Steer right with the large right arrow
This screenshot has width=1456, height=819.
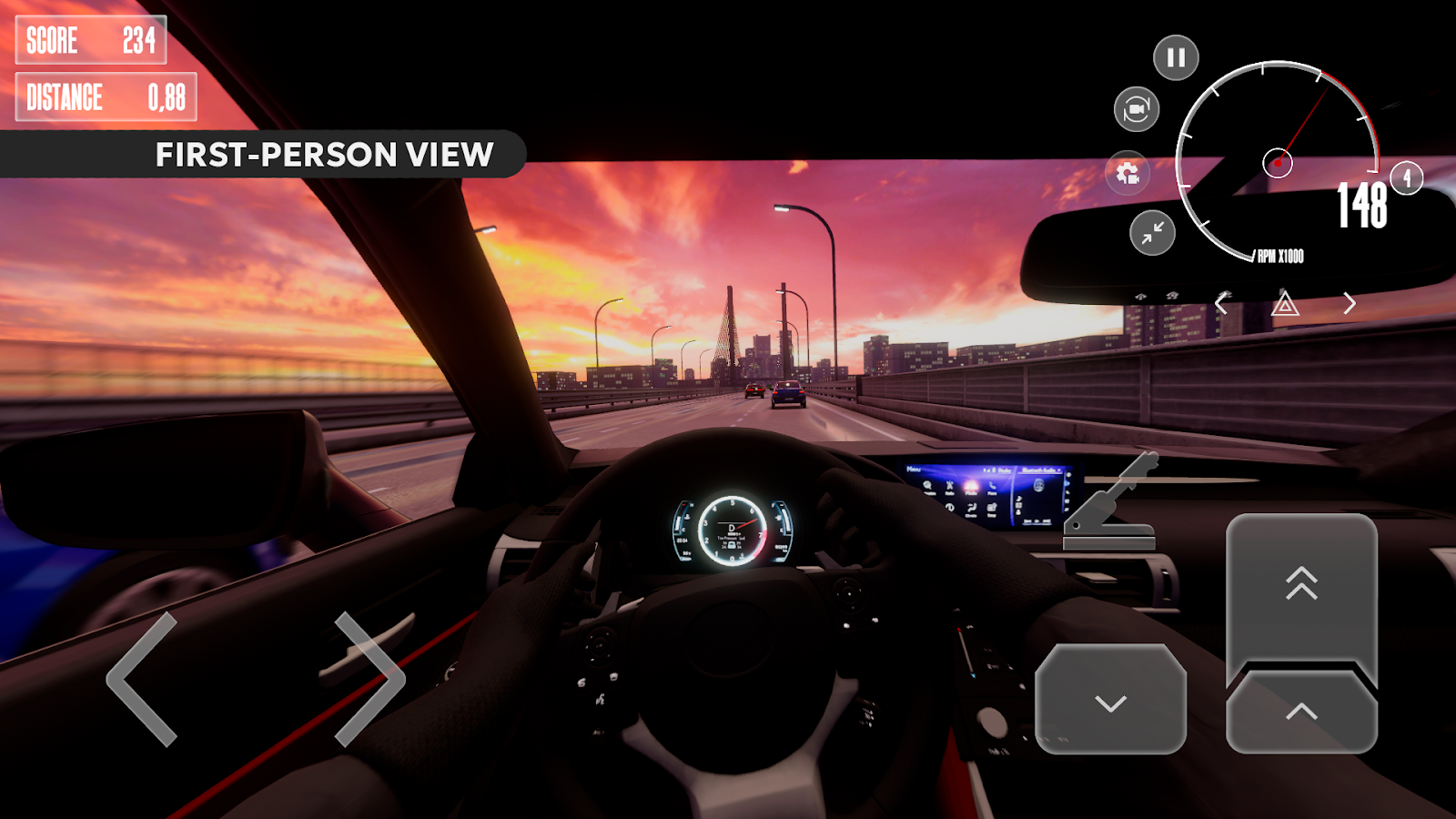pyautogui.click(x=369, y=679)
